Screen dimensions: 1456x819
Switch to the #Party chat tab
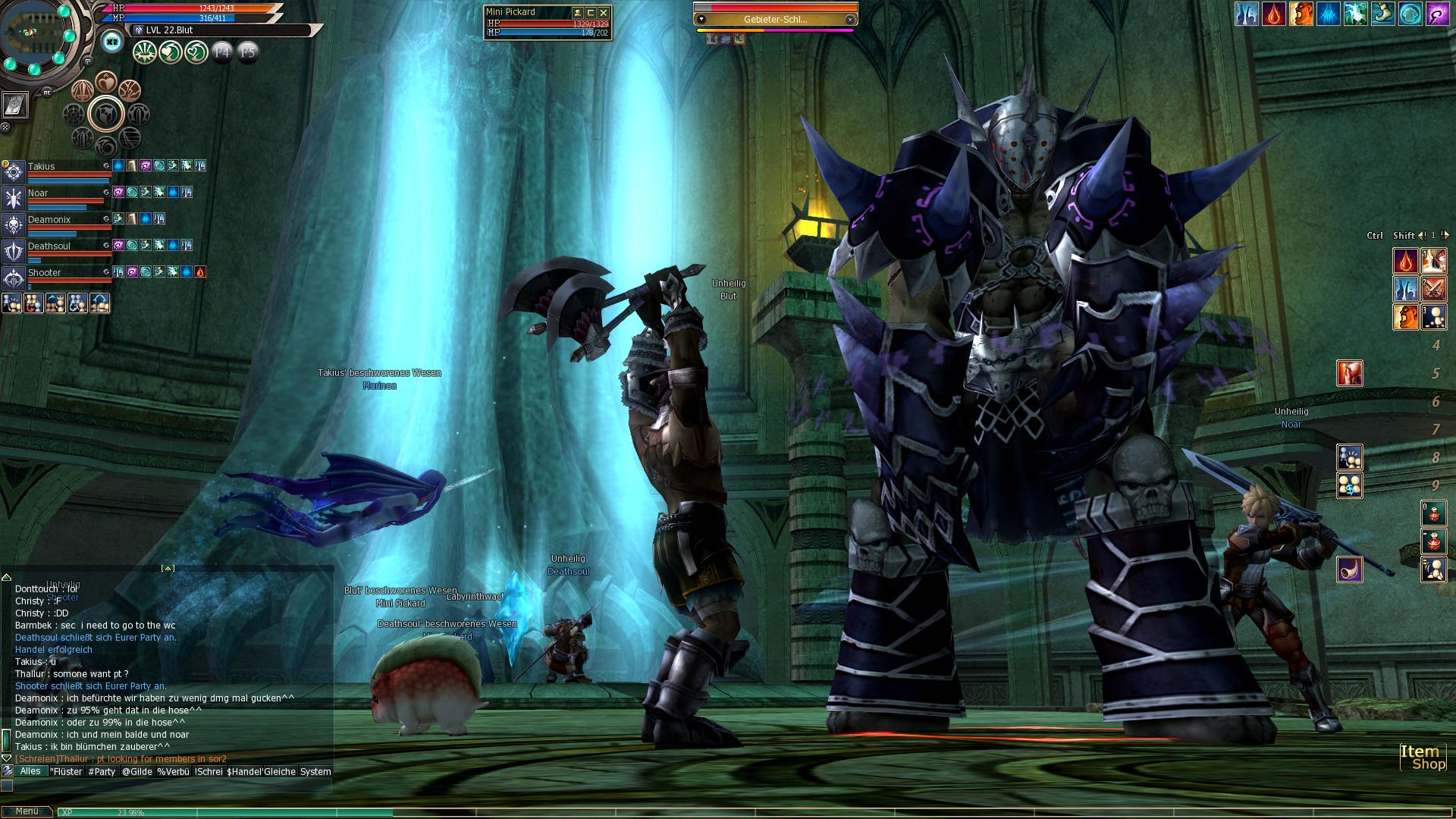pyautogui.click(x=102, y=771)
